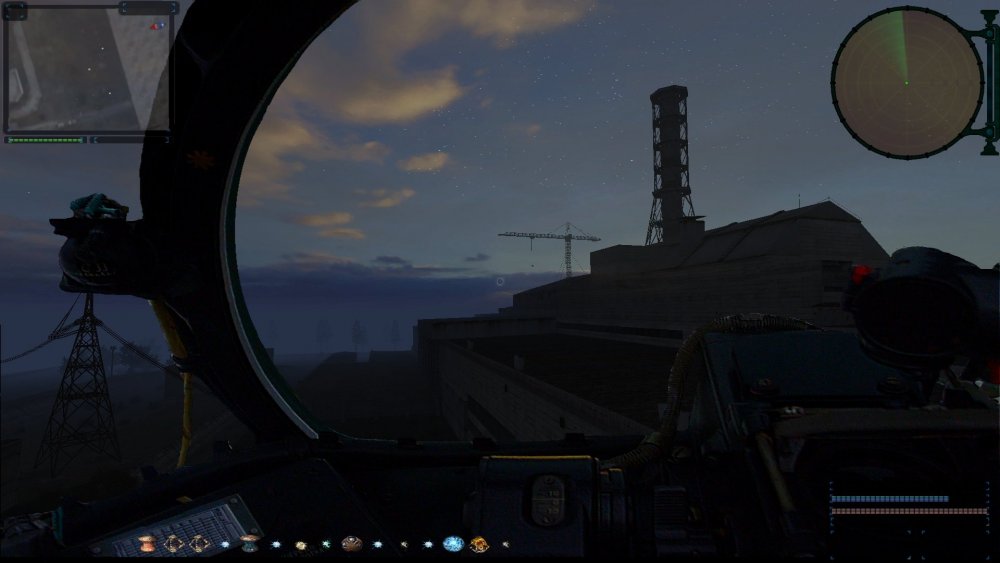
Task: Activate the glowing blue orb artifact
Action: click(x=453, y=543)
